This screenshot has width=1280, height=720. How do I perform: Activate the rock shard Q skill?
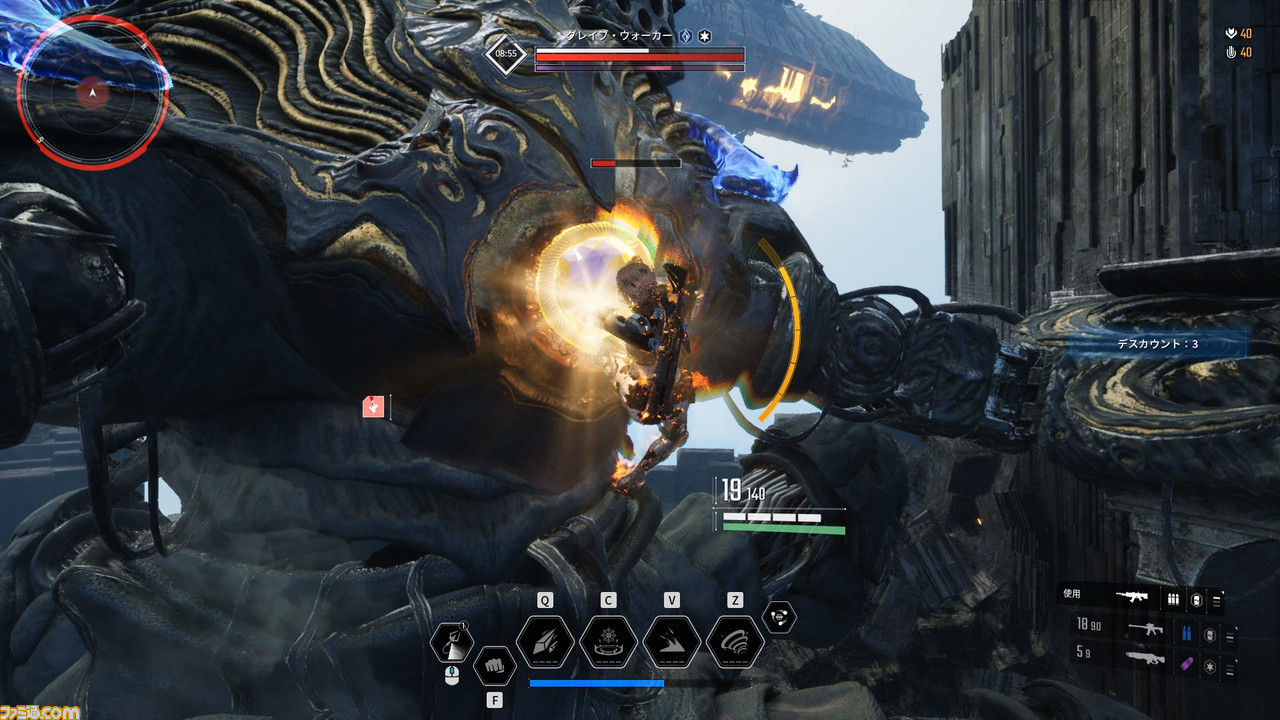click(x=545, y=642)
